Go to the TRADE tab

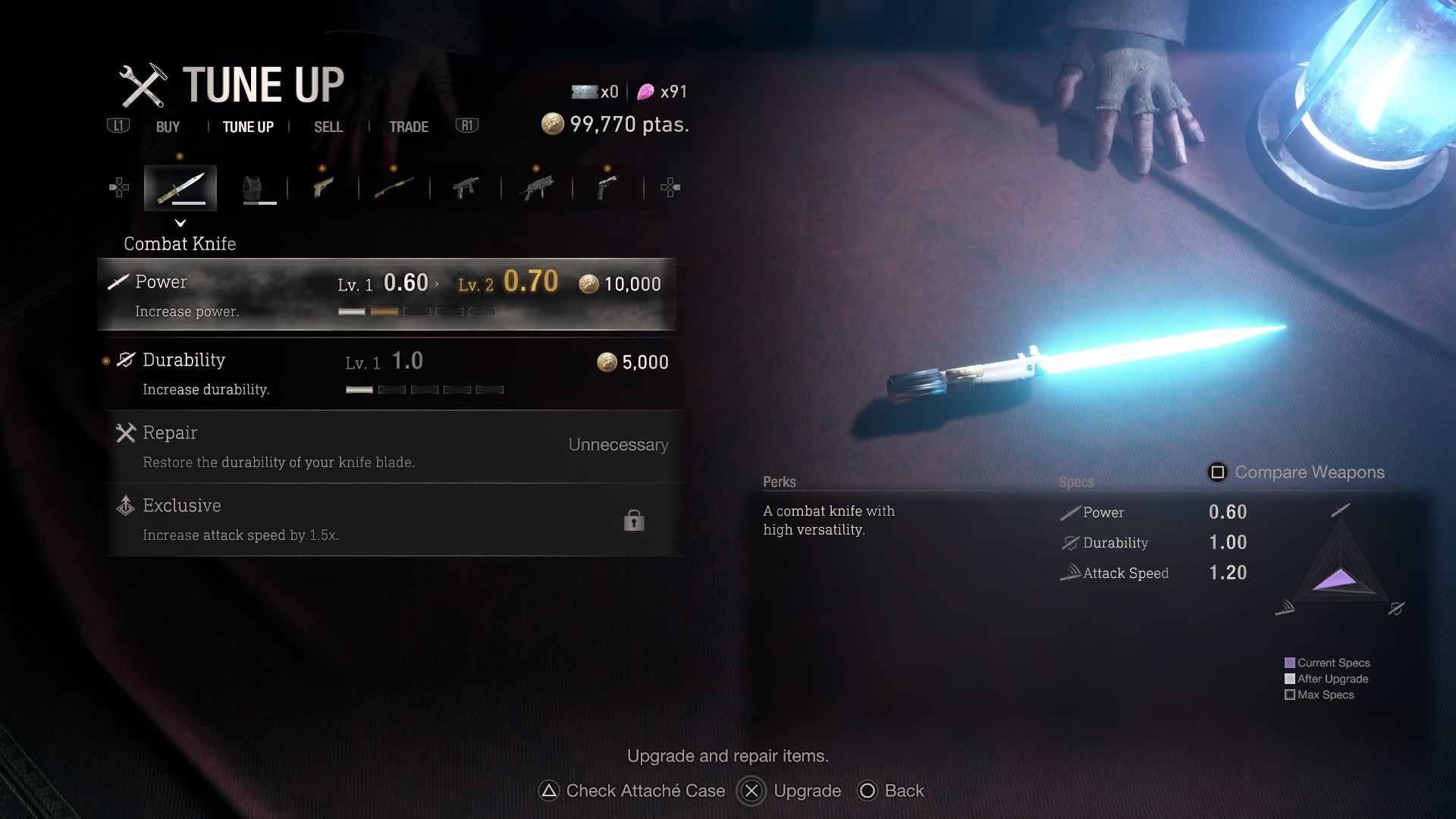pos(409,127)
